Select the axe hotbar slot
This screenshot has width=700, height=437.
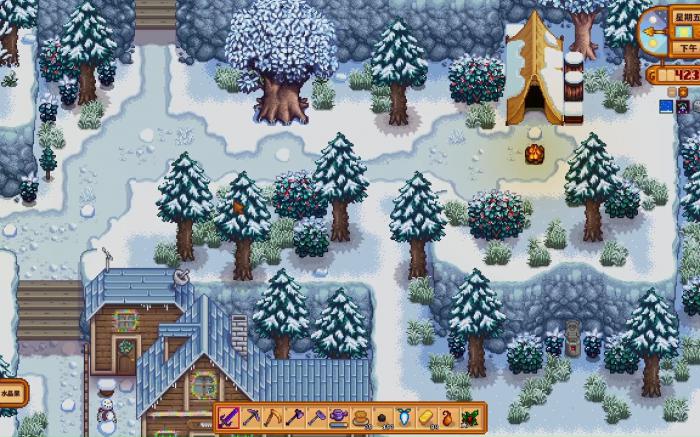click(x=295, y=416)
